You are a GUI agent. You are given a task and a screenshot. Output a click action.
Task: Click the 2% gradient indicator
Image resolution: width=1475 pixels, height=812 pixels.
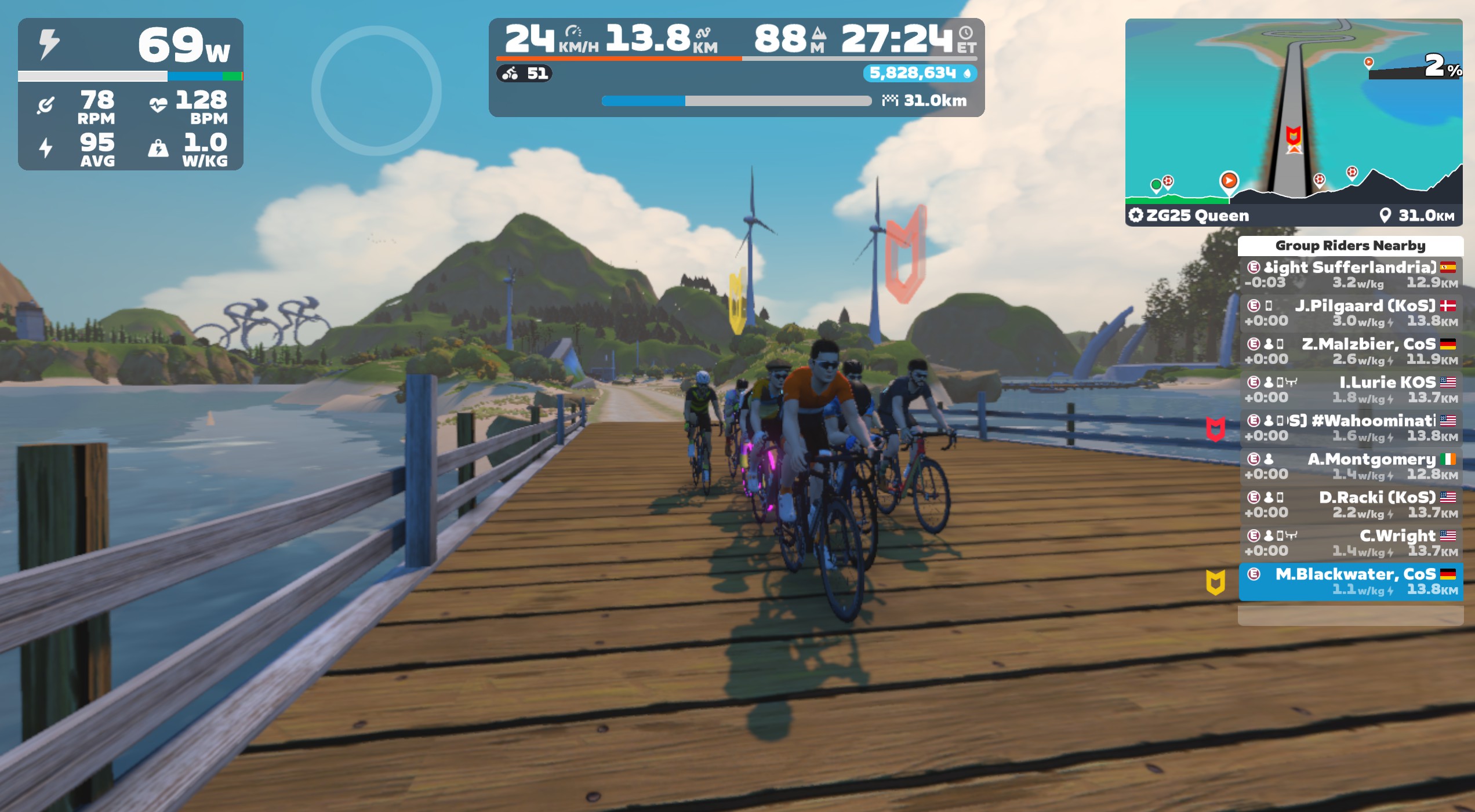click(1441, 67)
